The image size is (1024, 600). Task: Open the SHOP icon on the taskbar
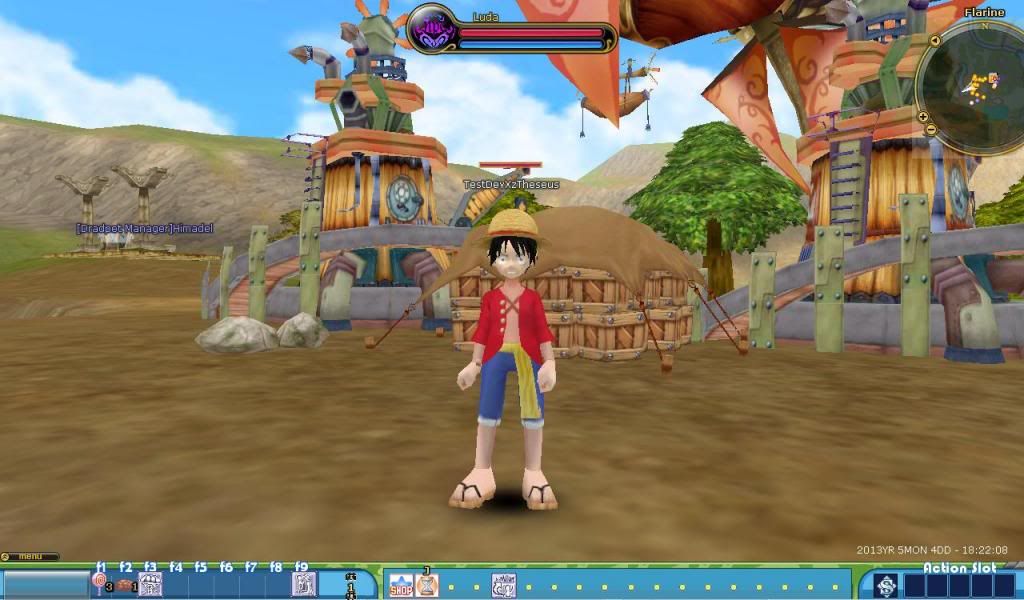pos(400,585)
